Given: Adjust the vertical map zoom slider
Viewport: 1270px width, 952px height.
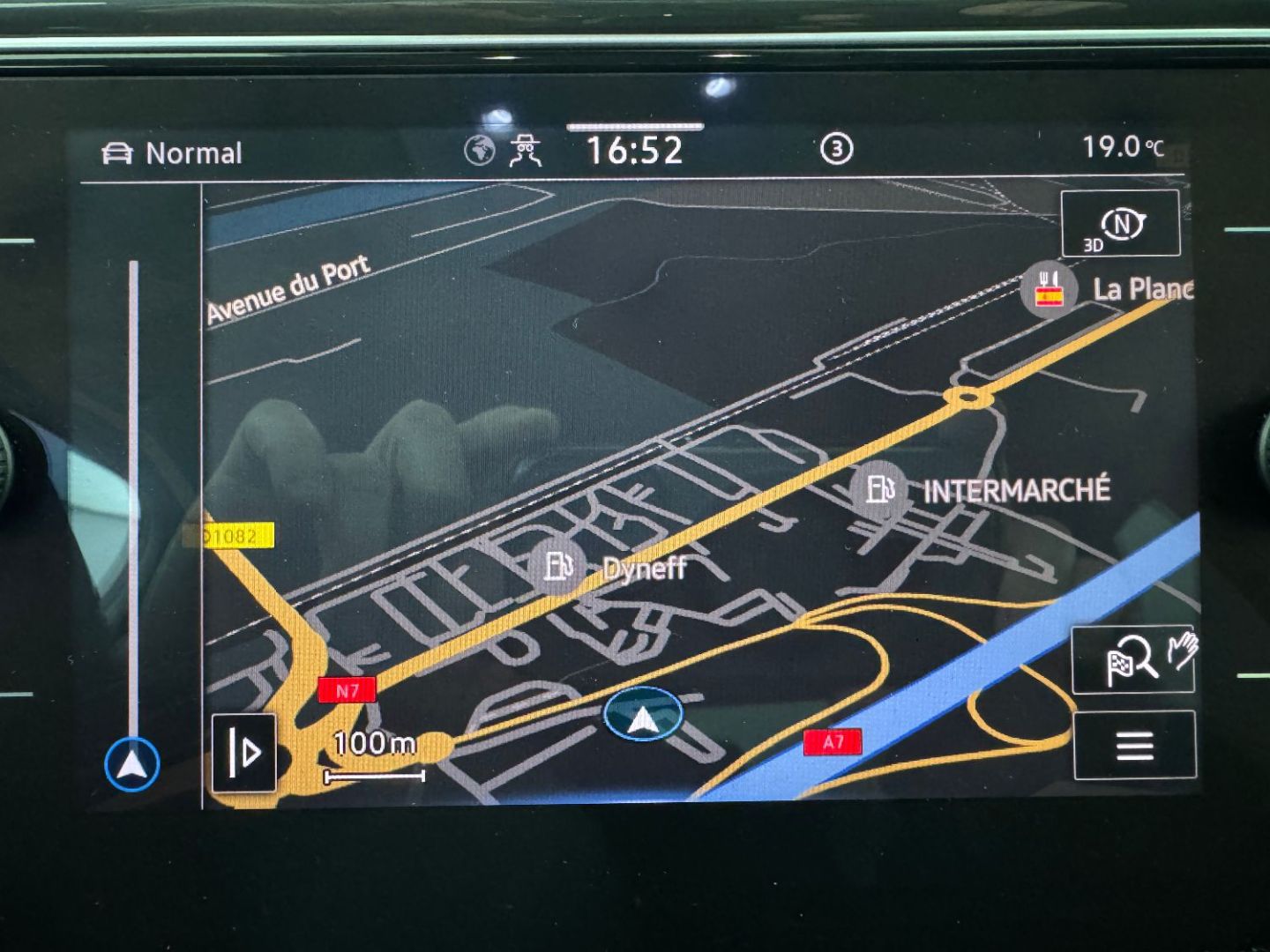Looking at the screenshot, I should tap(133, 494).
